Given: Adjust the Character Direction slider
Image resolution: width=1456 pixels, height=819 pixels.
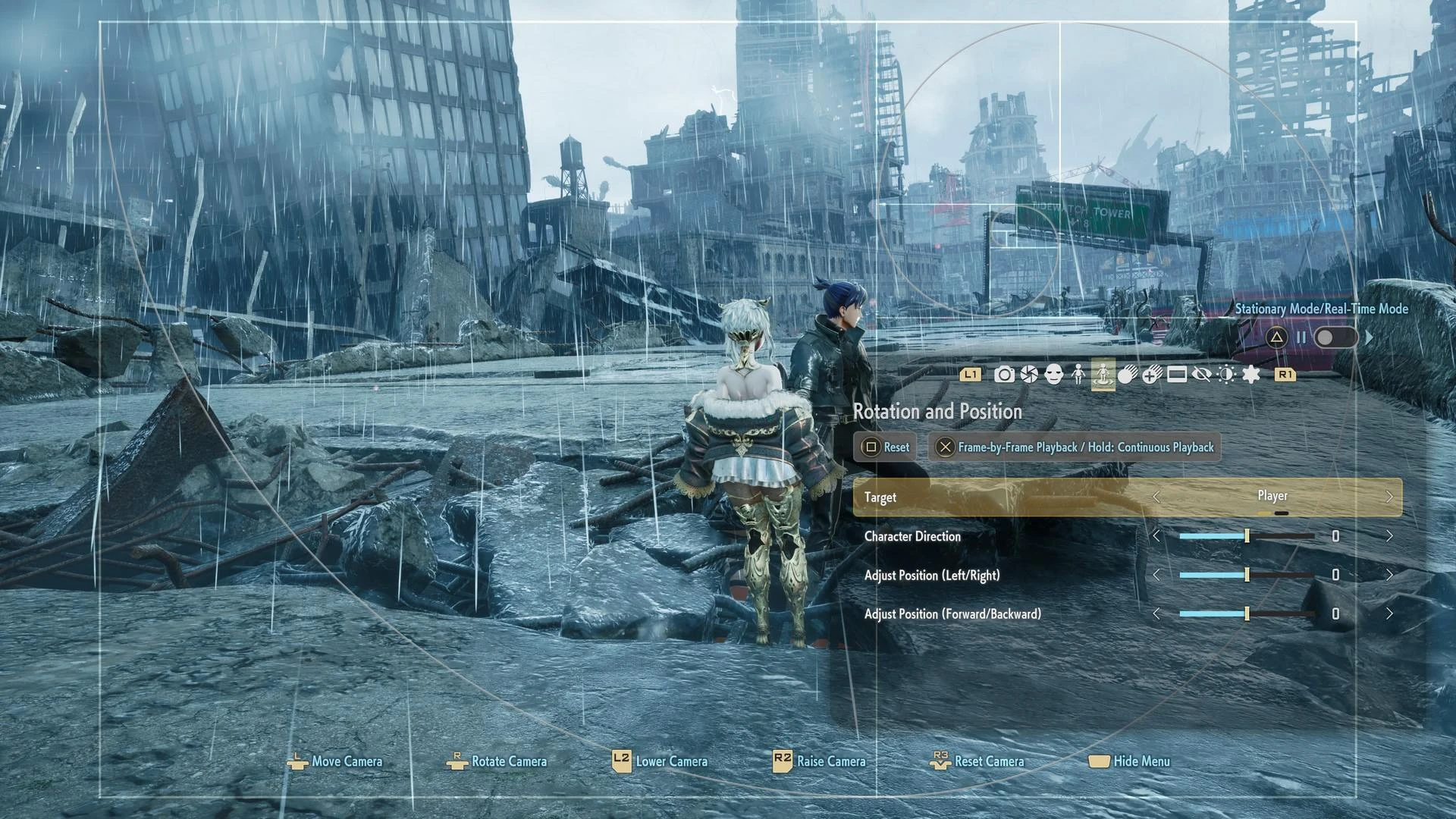Looking at the screenshot, I should [x=1247, y=536].
